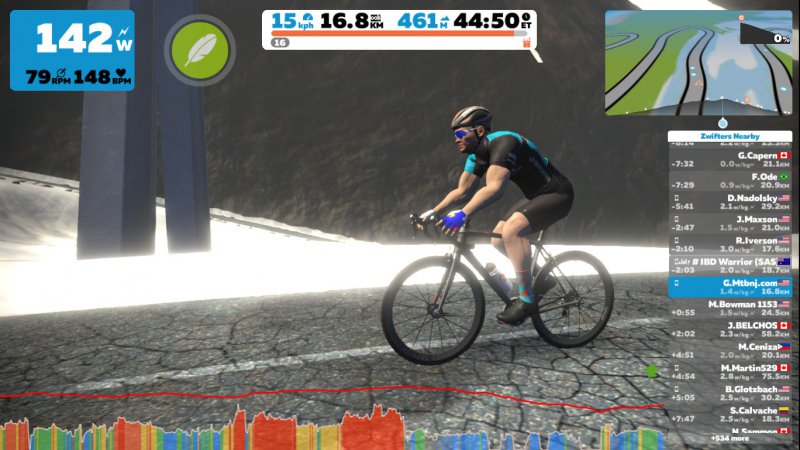
Task: Select S.Calvache from the rider list
Action: click(730, 413)
